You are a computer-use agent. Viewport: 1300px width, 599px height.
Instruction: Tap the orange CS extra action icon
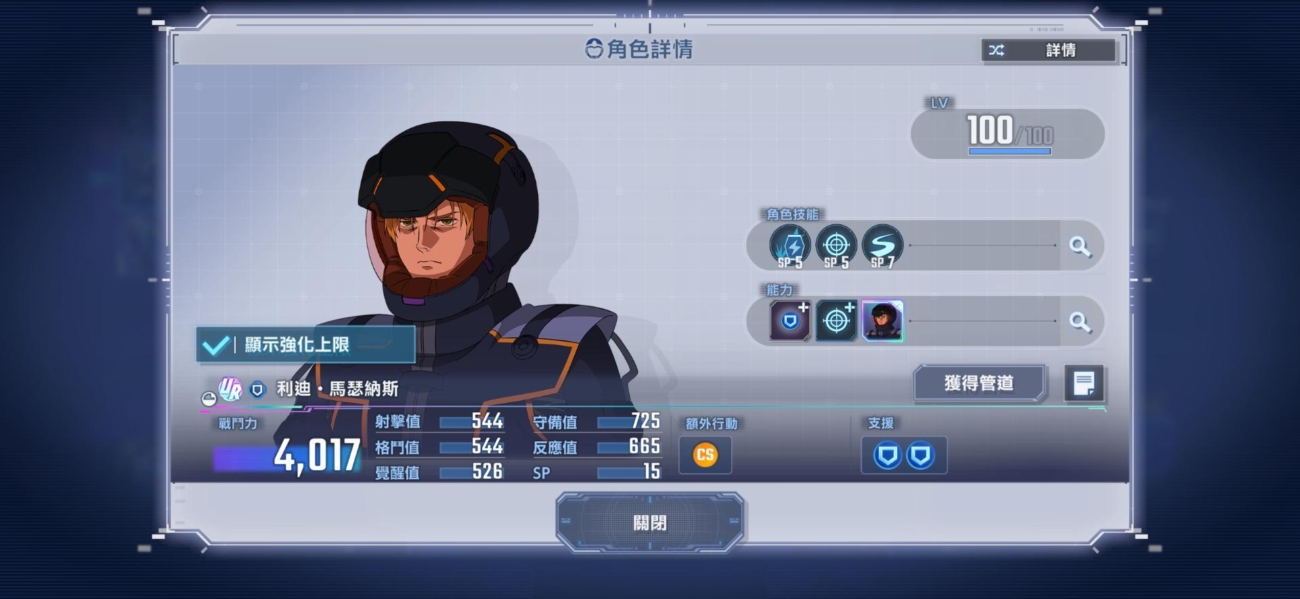[x=705, y=455]
